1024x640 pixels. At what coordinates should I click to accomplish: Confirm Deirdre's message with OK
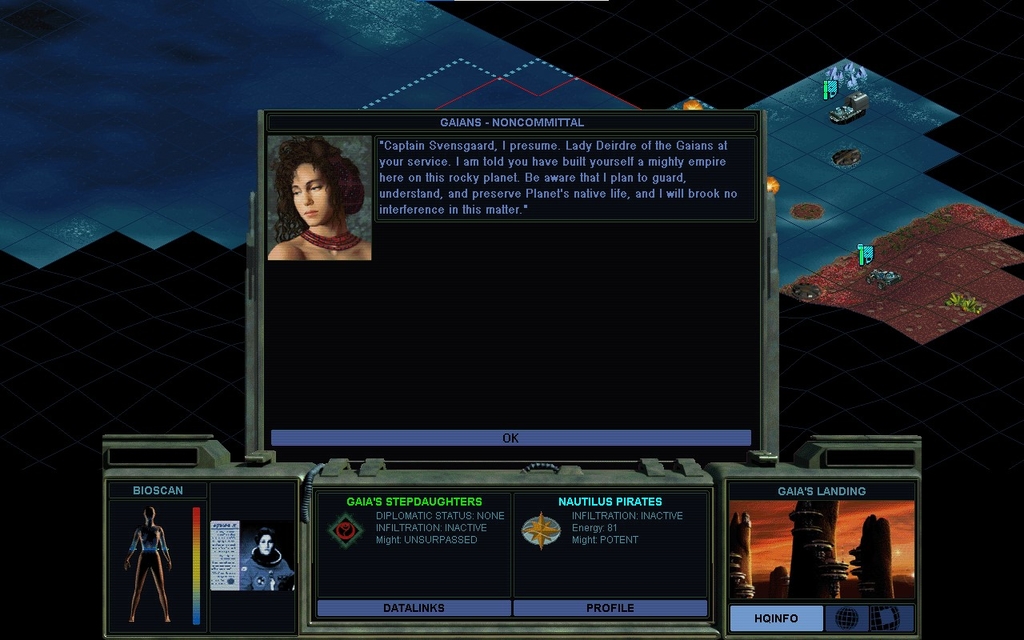(510, 438)
